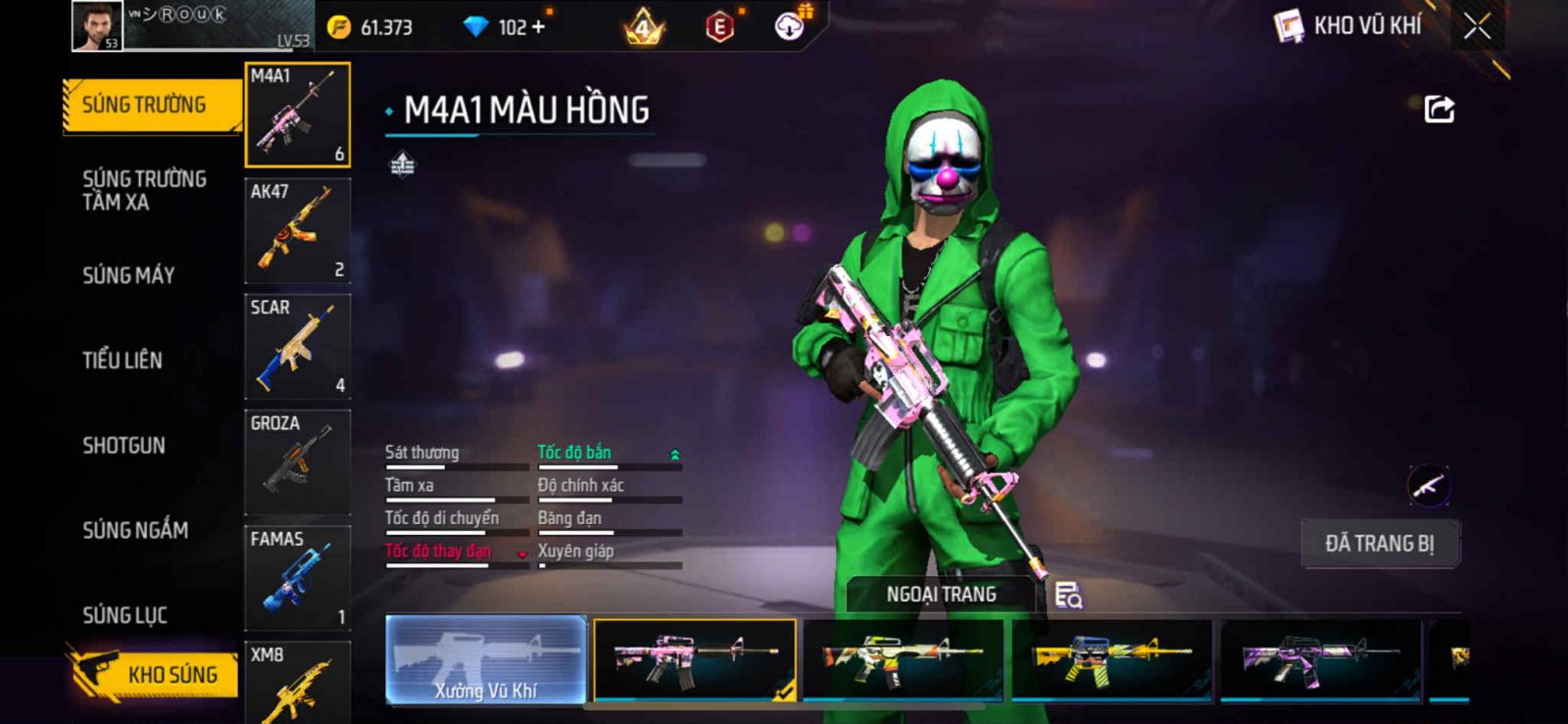Open the Xưởng Vũ Khí default skin
Viewport: 1568px width, 724px height.
pyautogui.click(x=486, y=659)
